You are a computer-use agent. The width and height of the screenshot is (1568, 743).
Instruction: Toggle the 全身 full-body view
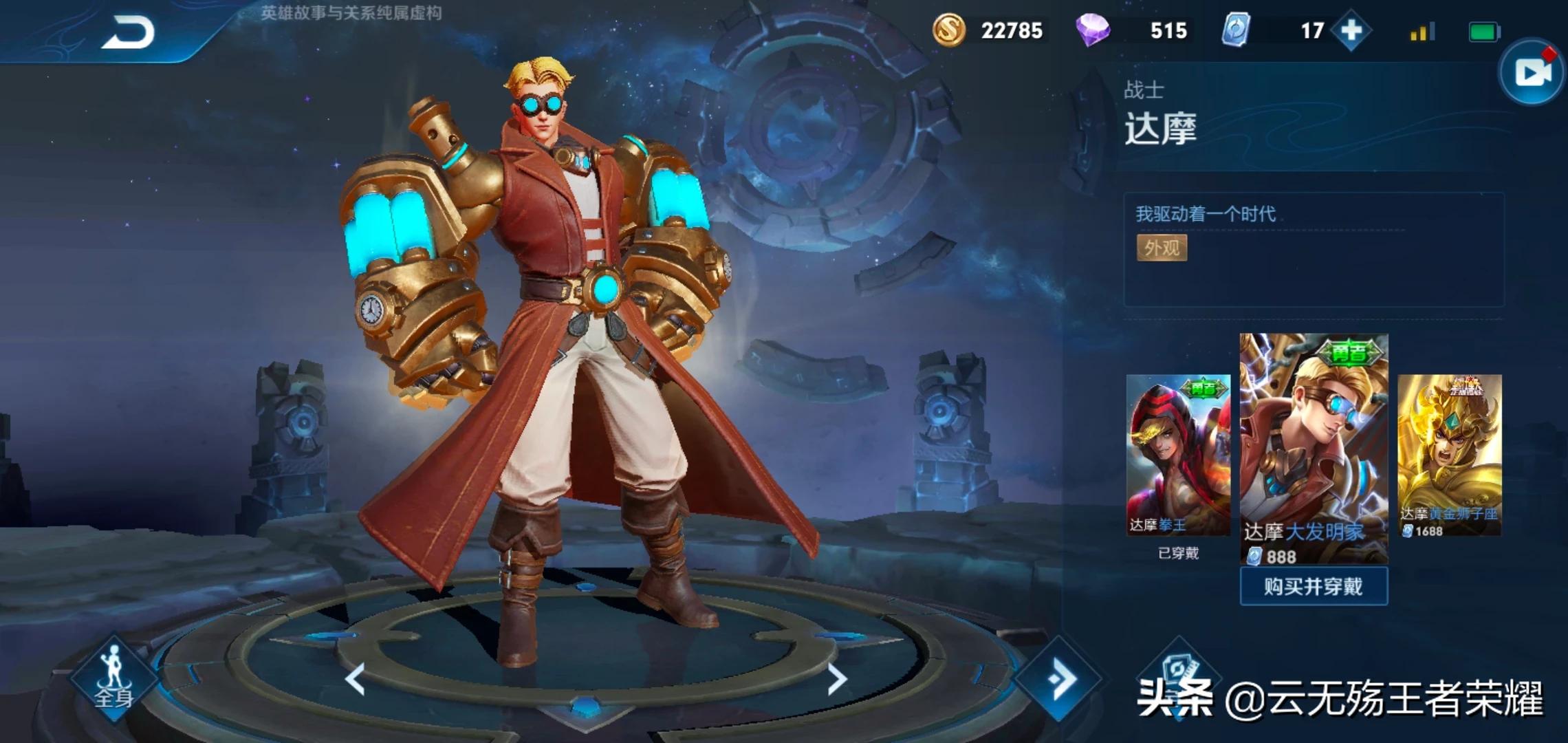[x=113, y=678]
